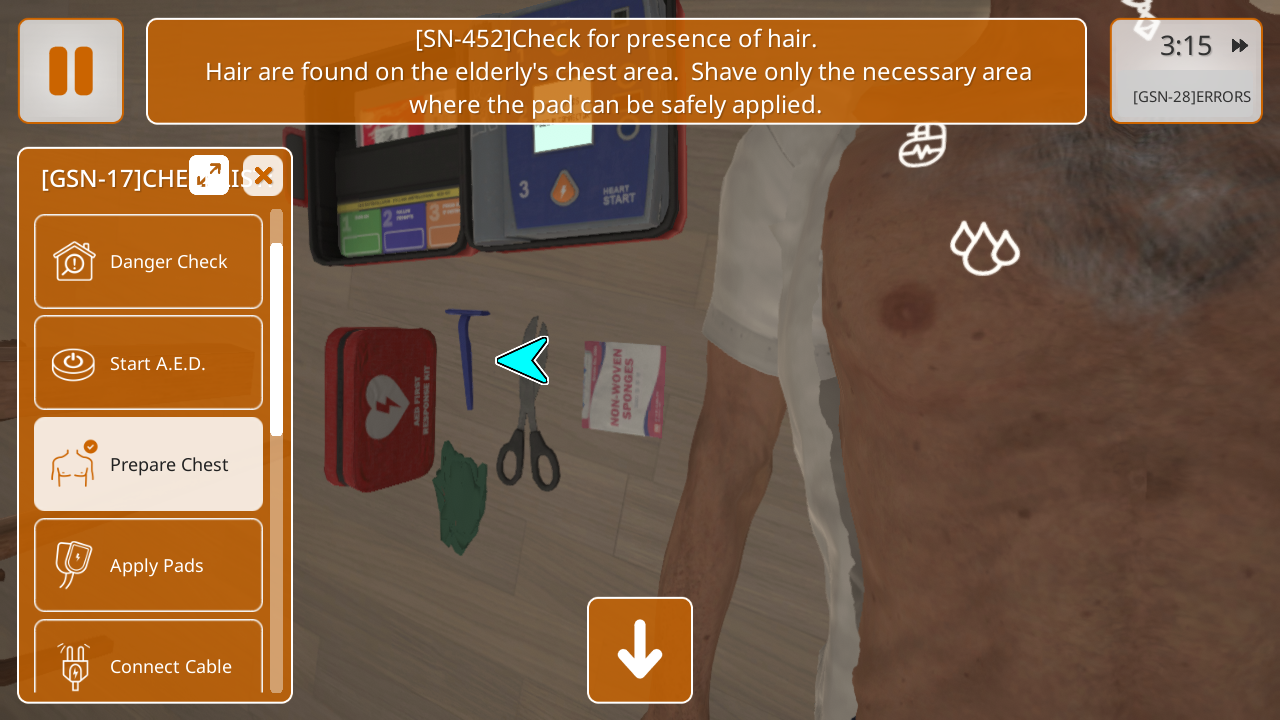
Task: Expand the checklist panel
Action: [209, 176]
